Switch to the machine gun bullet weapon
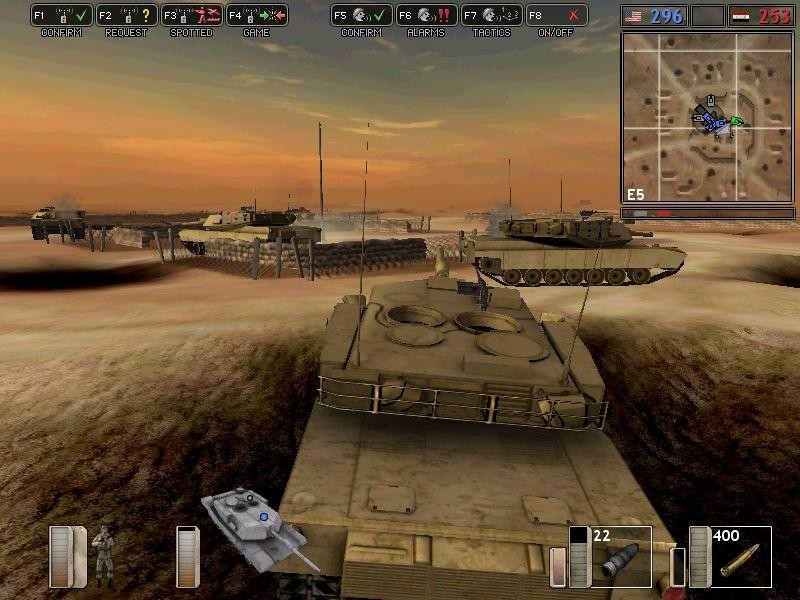Image resolution: width=800 pixels, height=600 pixels. (740, 558)
